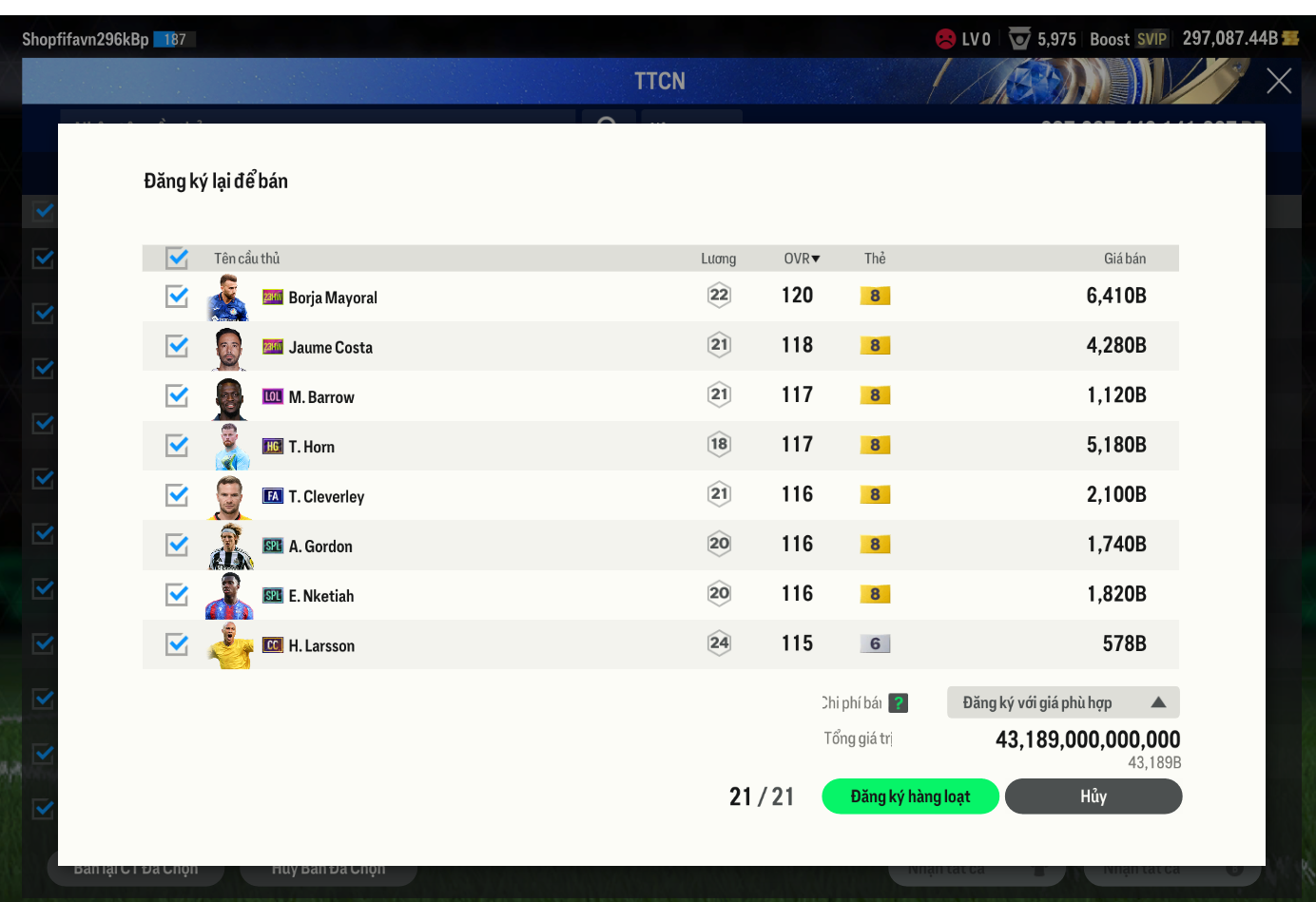Toggle E. Nketiah's checkbox
This screenshot has height=902, width=1316.
(x=177, y=594)
